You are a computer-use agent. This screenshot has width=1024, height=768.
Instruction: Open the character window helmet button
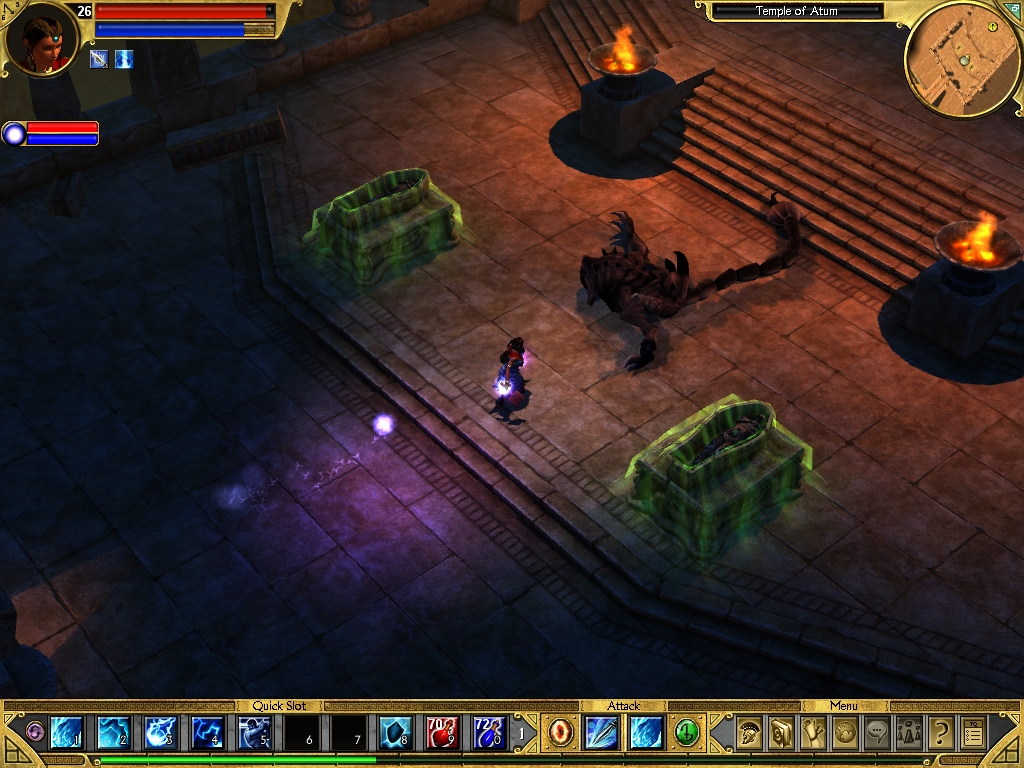749,733
